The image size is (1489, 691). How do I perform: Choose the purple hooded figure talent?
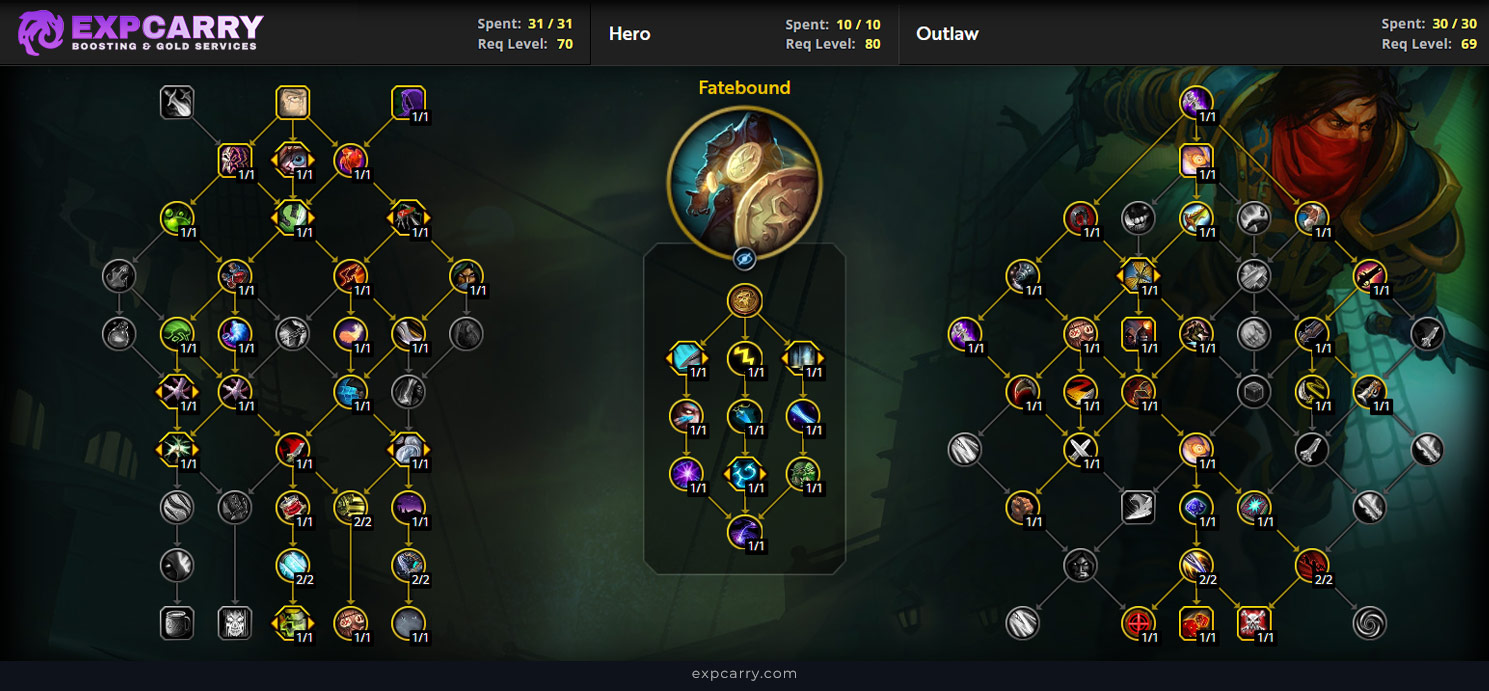point(408,102)
